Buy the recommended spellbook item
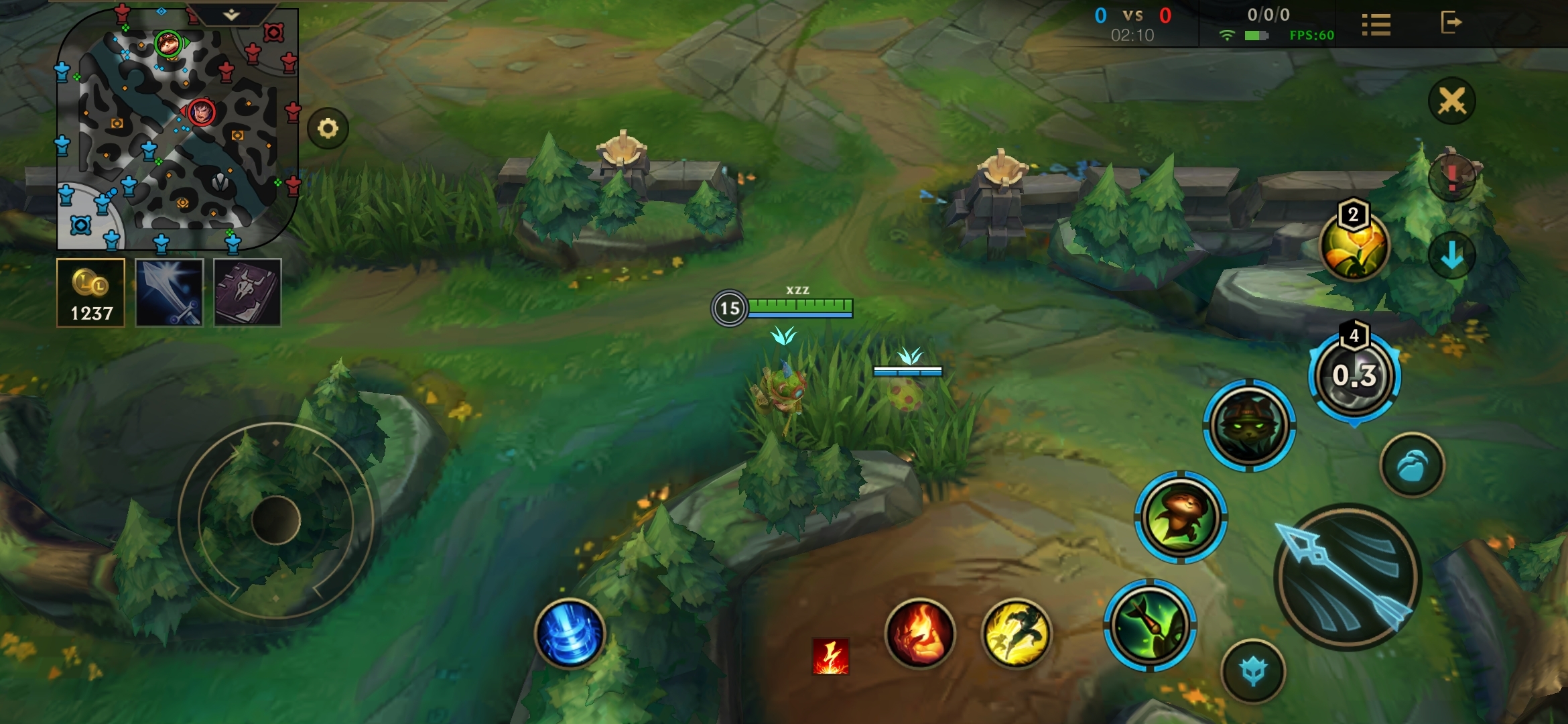Viewport: 1568px width, 724px height. (x=247, y=293)
